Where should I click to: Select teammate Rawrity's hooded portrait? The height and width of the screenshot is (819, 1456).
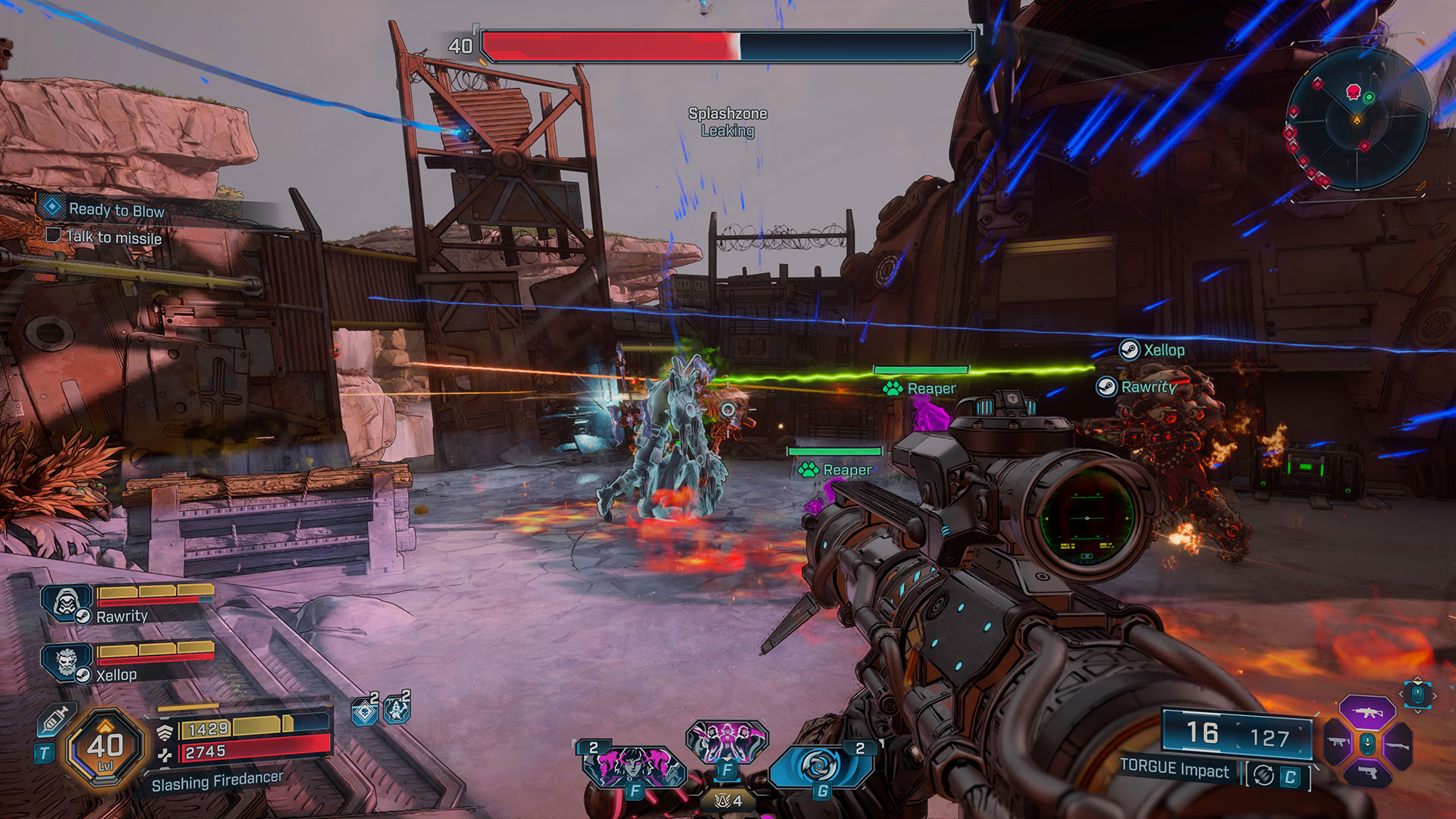[66, 603]
